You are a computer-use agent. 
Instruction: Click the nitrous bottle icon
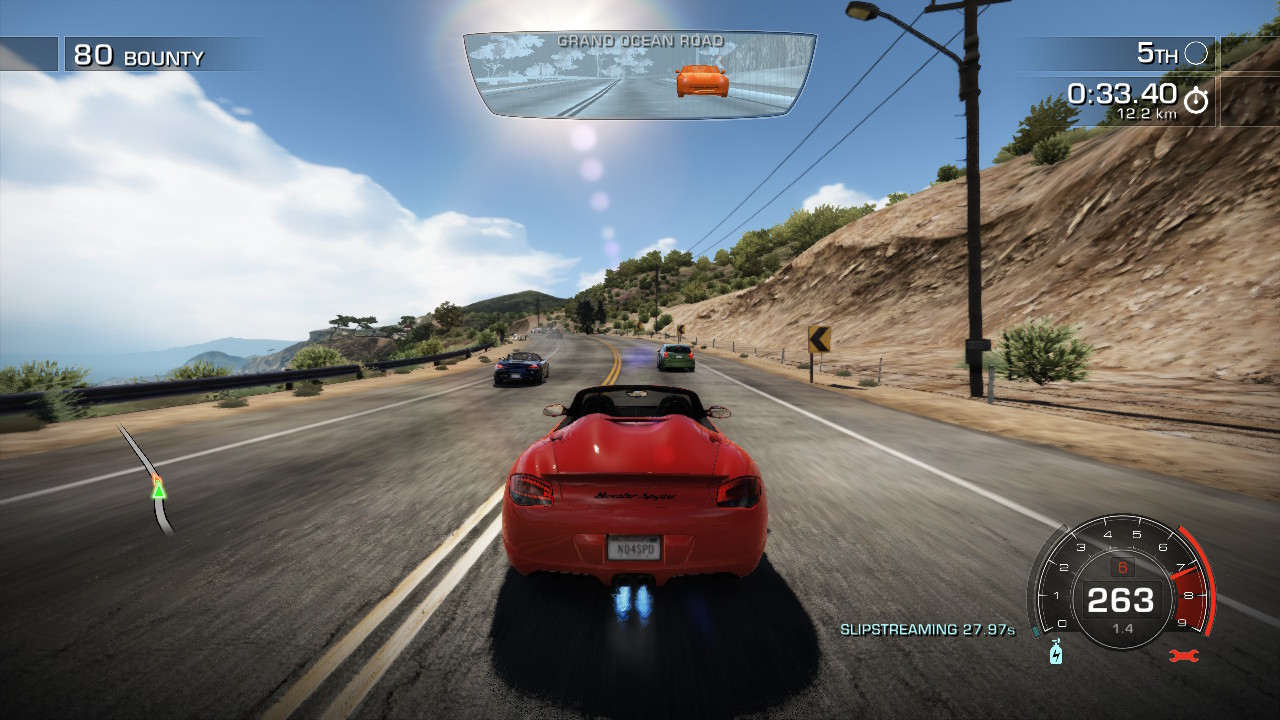pyautogui.click(x=1055, y=654)
